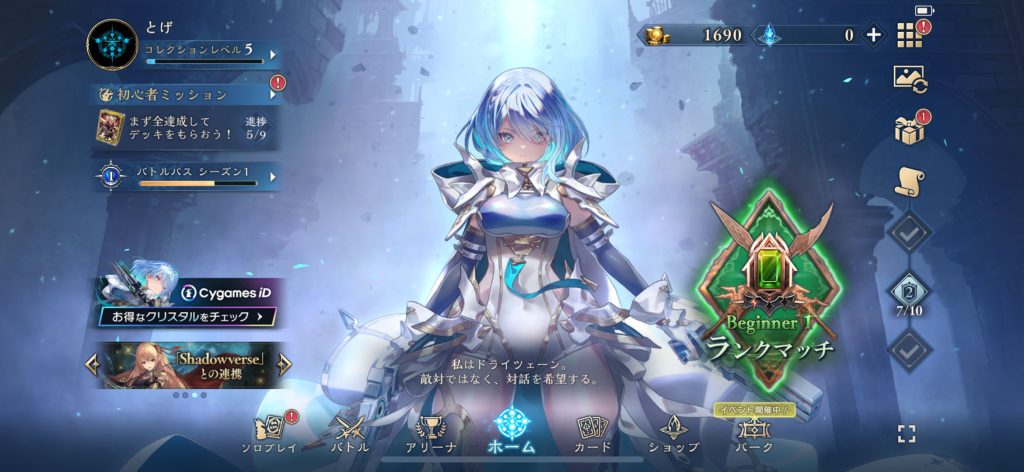Change the home screen image
Viewport: 1024px width, 472px height.
click(x=909, y=81)
